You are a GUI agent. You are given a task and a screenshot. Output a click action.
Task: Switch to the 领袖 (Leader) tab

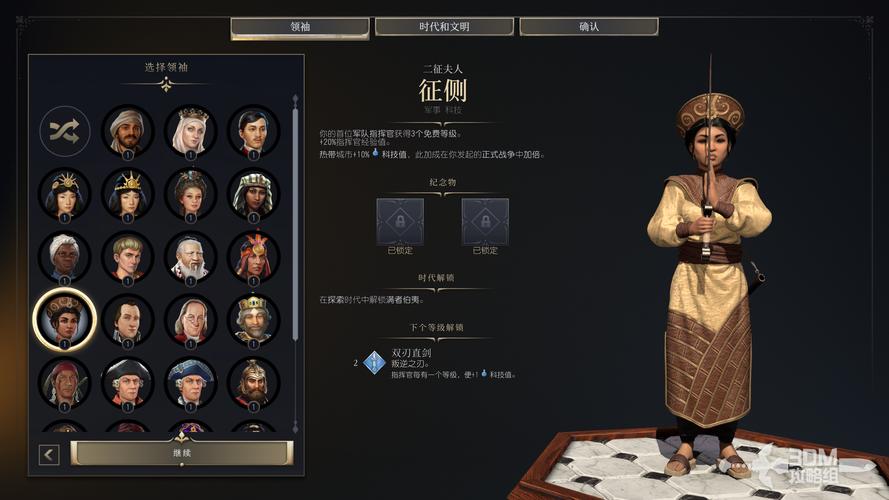coord(299,27)
